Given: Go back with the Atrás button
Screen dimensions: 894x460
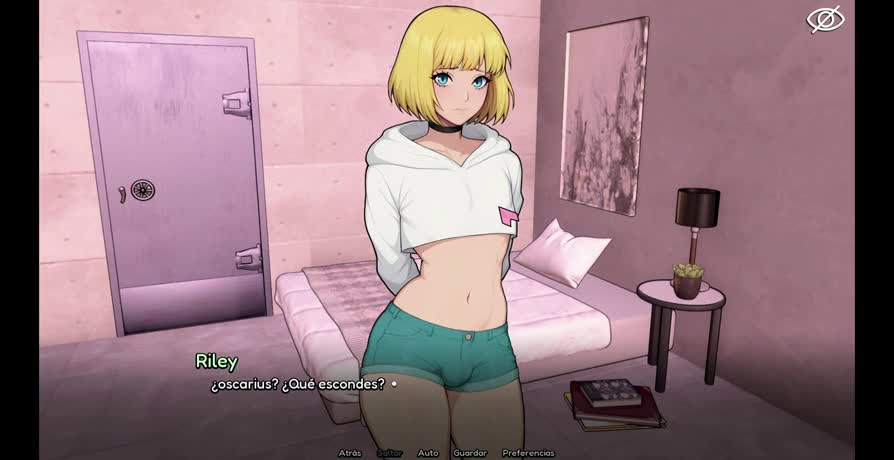Looking at the screenshot, I should point(349,453).
